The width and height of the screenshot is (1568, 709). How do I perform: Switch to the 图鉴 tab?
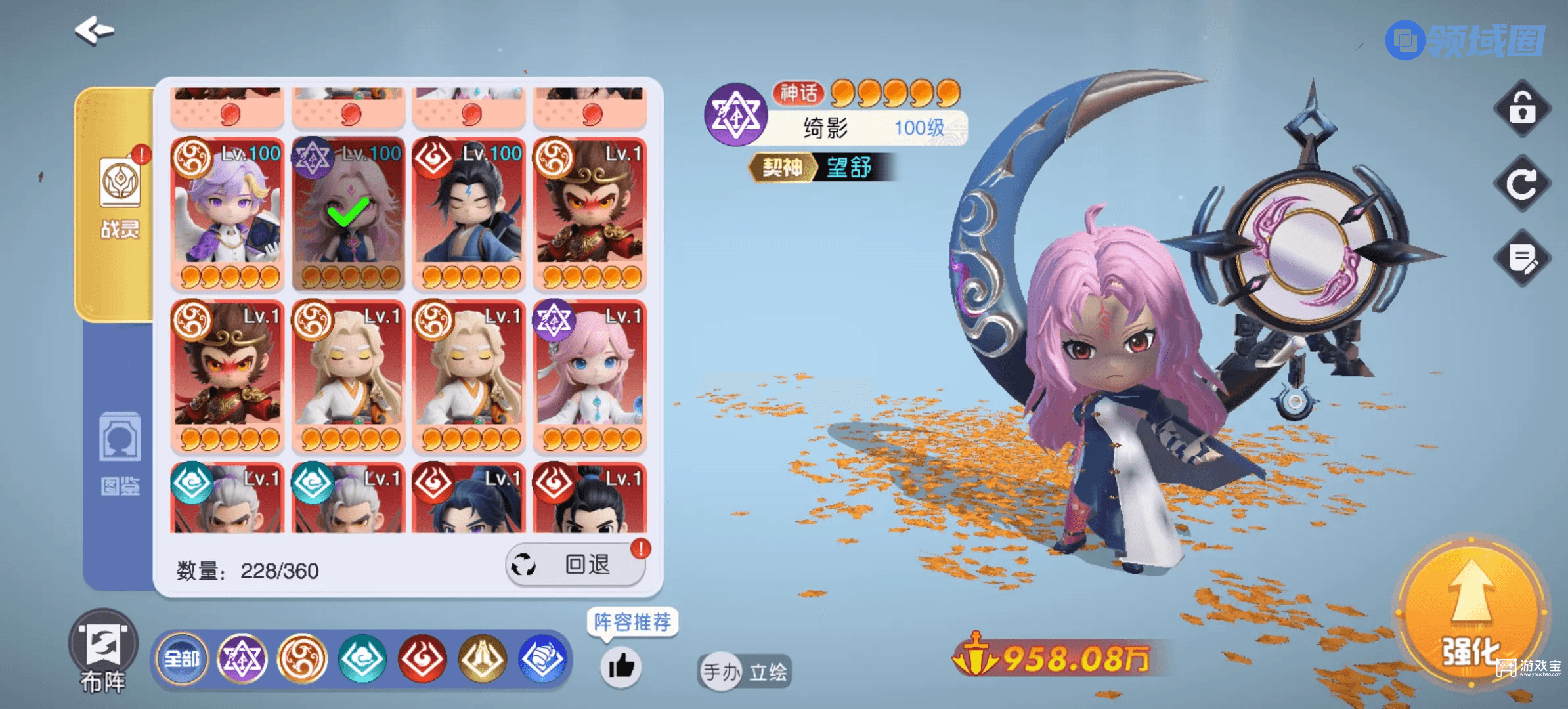pyautogui.click(x=120, y=453)
